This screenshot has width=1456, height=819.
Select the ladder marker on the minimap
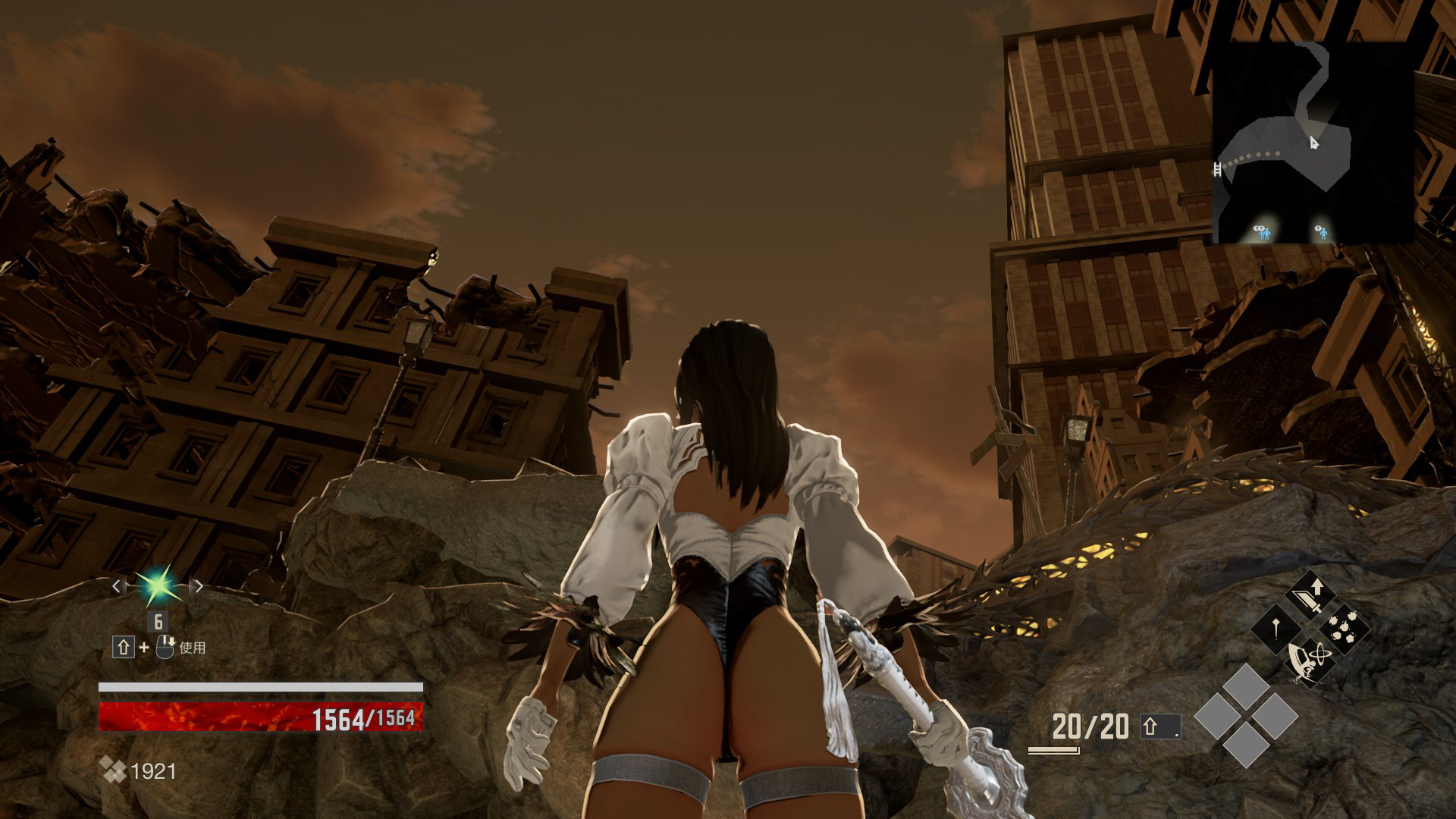(x=1218, y=169)
